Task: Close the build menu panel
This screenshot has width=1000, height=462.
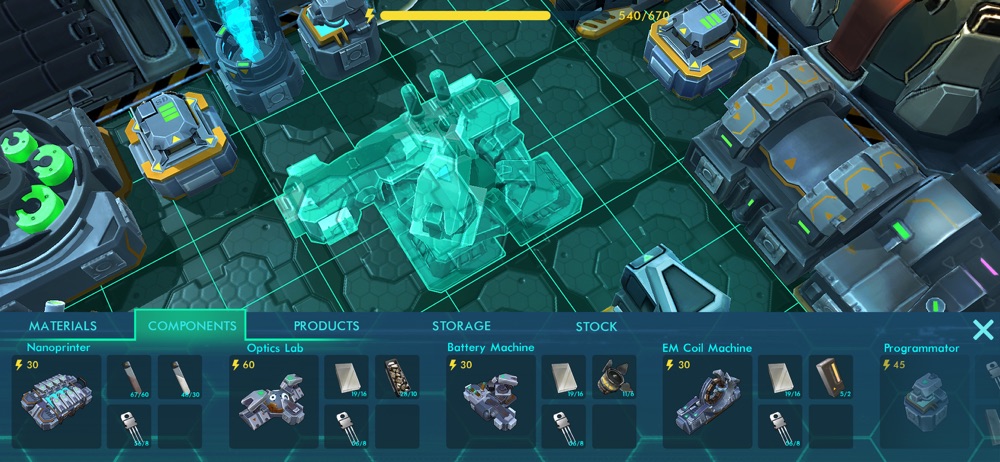Action: click(x=982, y=330)
